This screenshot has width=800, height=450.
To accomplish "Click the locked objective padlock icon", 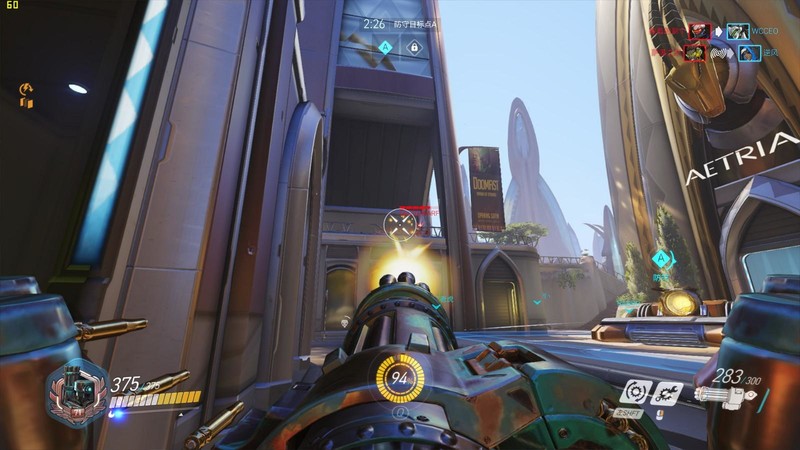I will [x=413, y=47].
